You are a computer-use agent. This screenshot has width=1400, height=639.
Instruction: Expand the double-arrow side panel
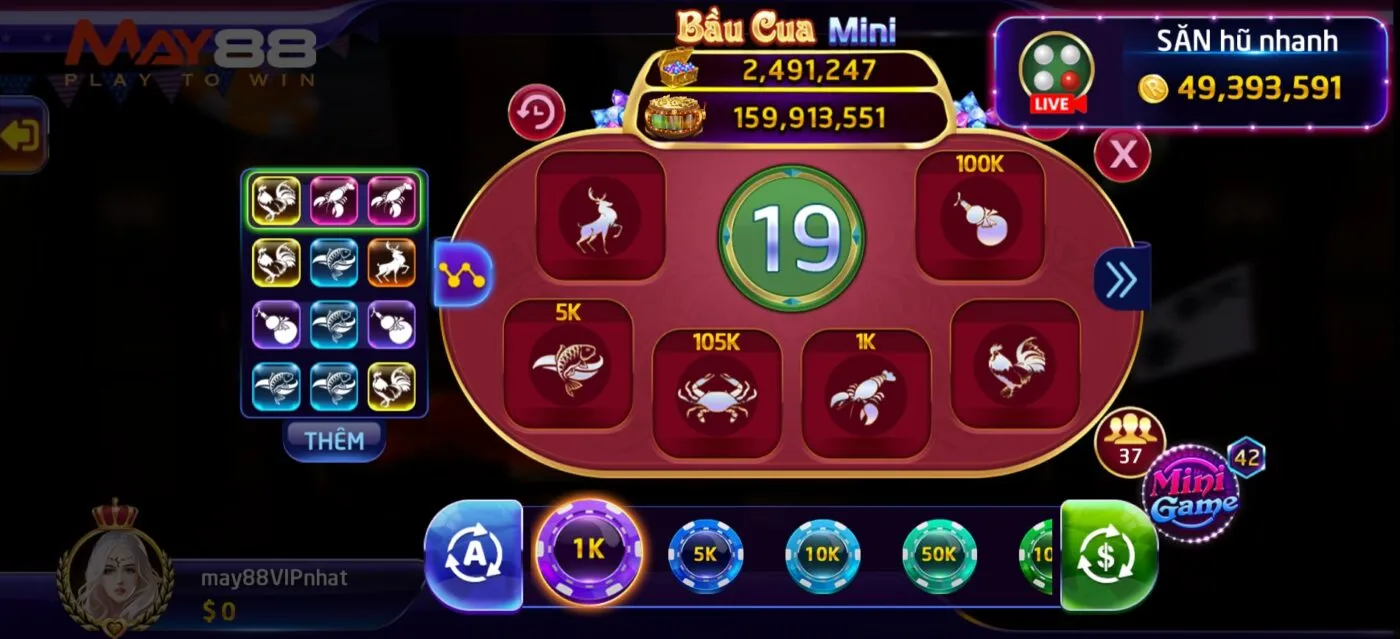tap(1121, 277)
